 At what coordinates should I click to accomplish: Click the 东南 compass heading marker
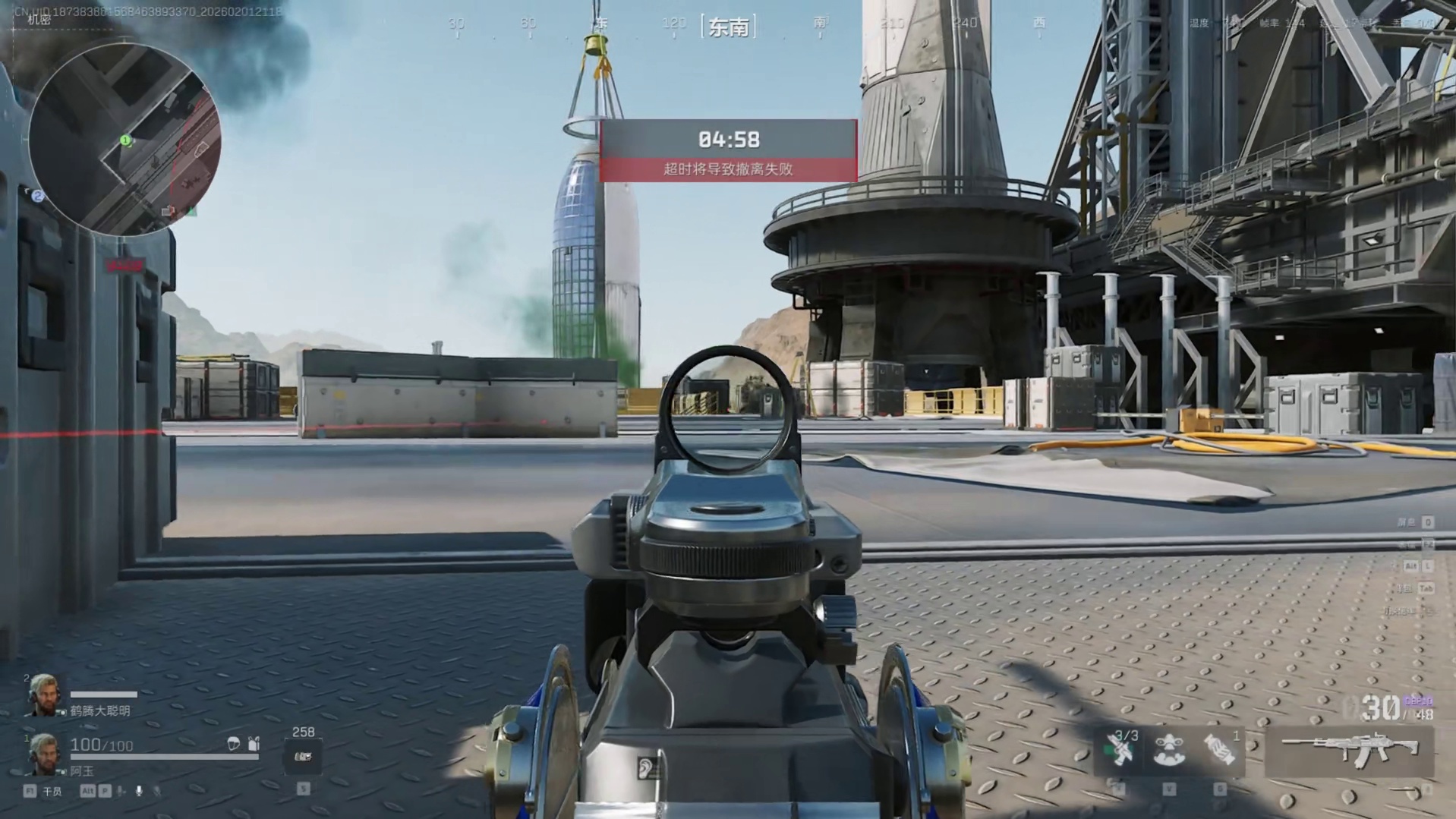point(728,27)
